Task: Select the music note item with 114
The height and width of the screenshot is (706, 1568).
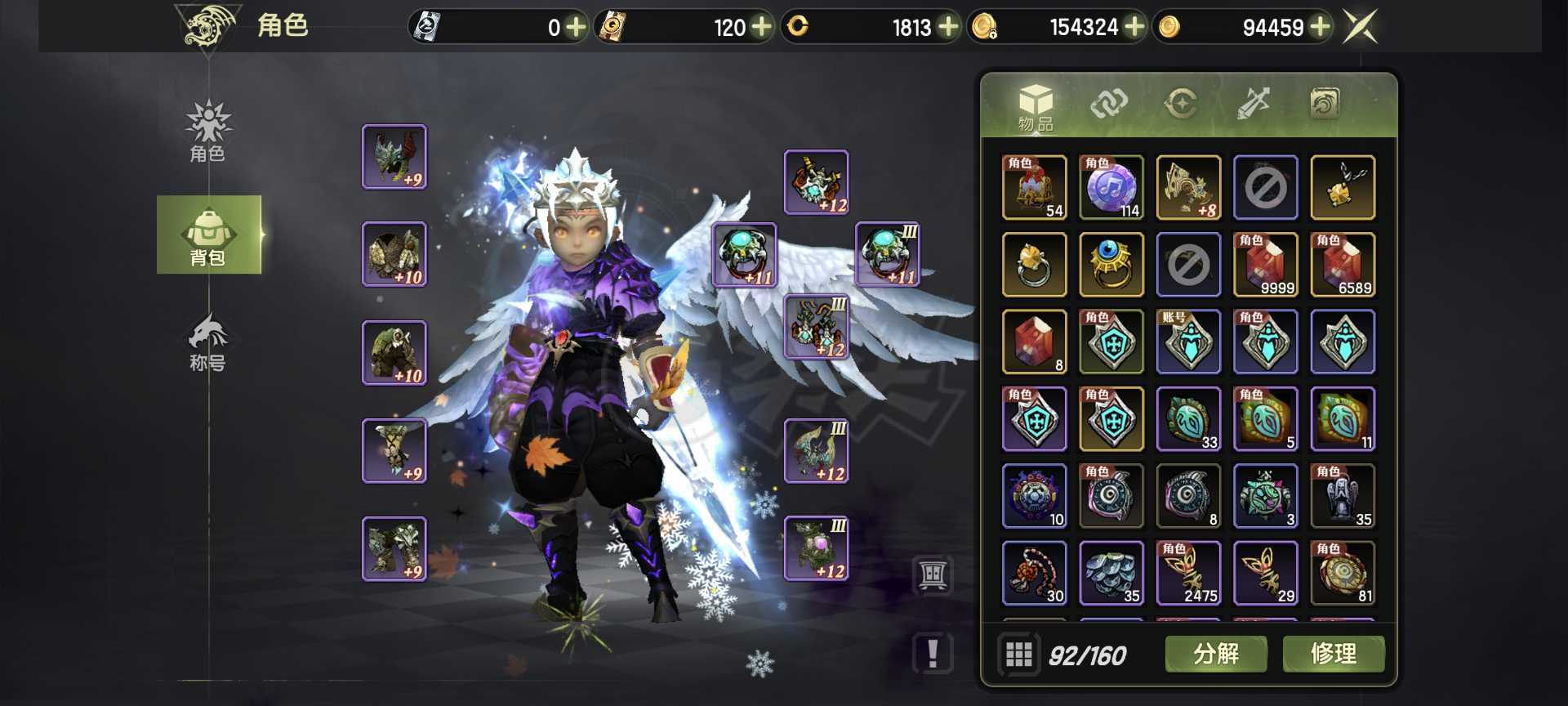Action: point(1111,188)
